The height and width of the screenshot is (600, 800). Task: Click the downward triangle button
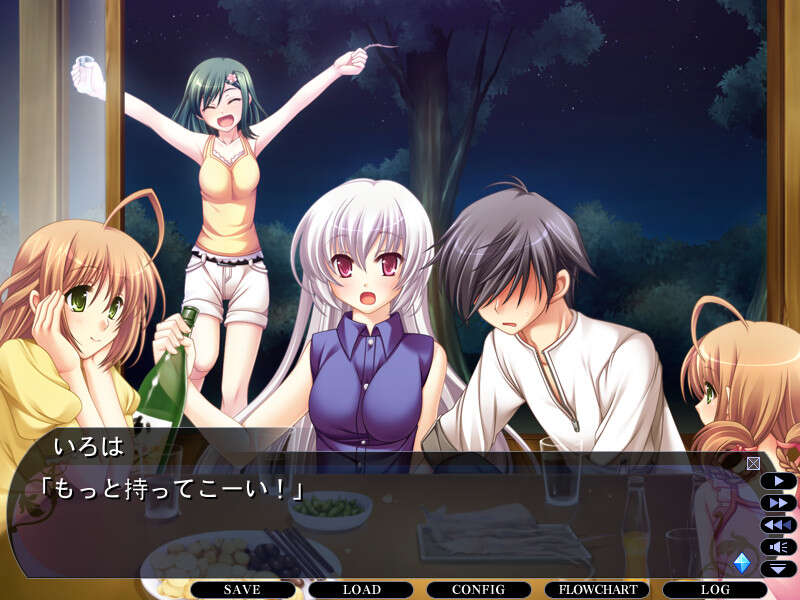pos(778,569)
